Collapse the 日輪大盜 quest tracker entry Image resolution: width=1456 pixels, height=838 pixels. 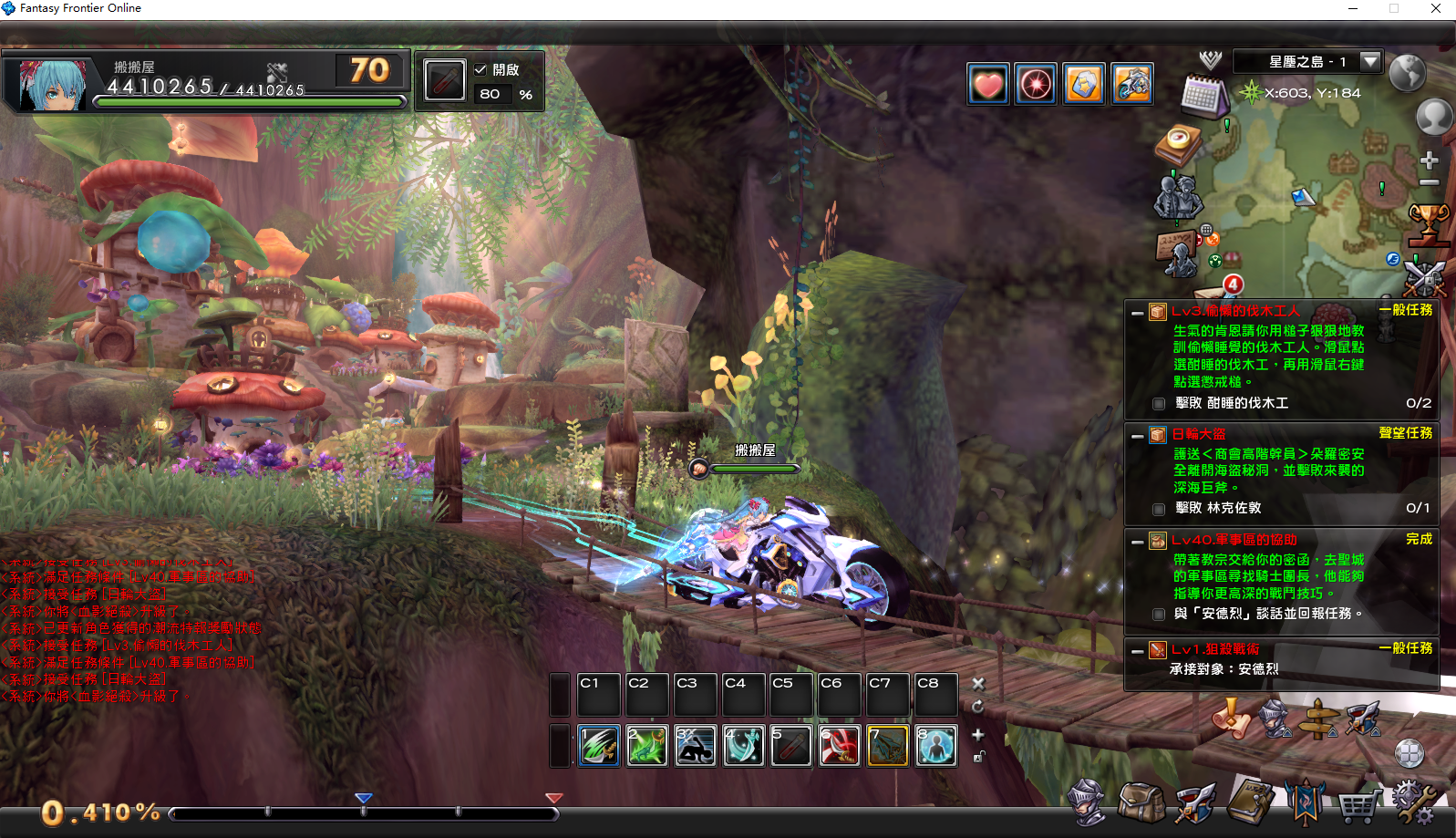point(1137,436)
